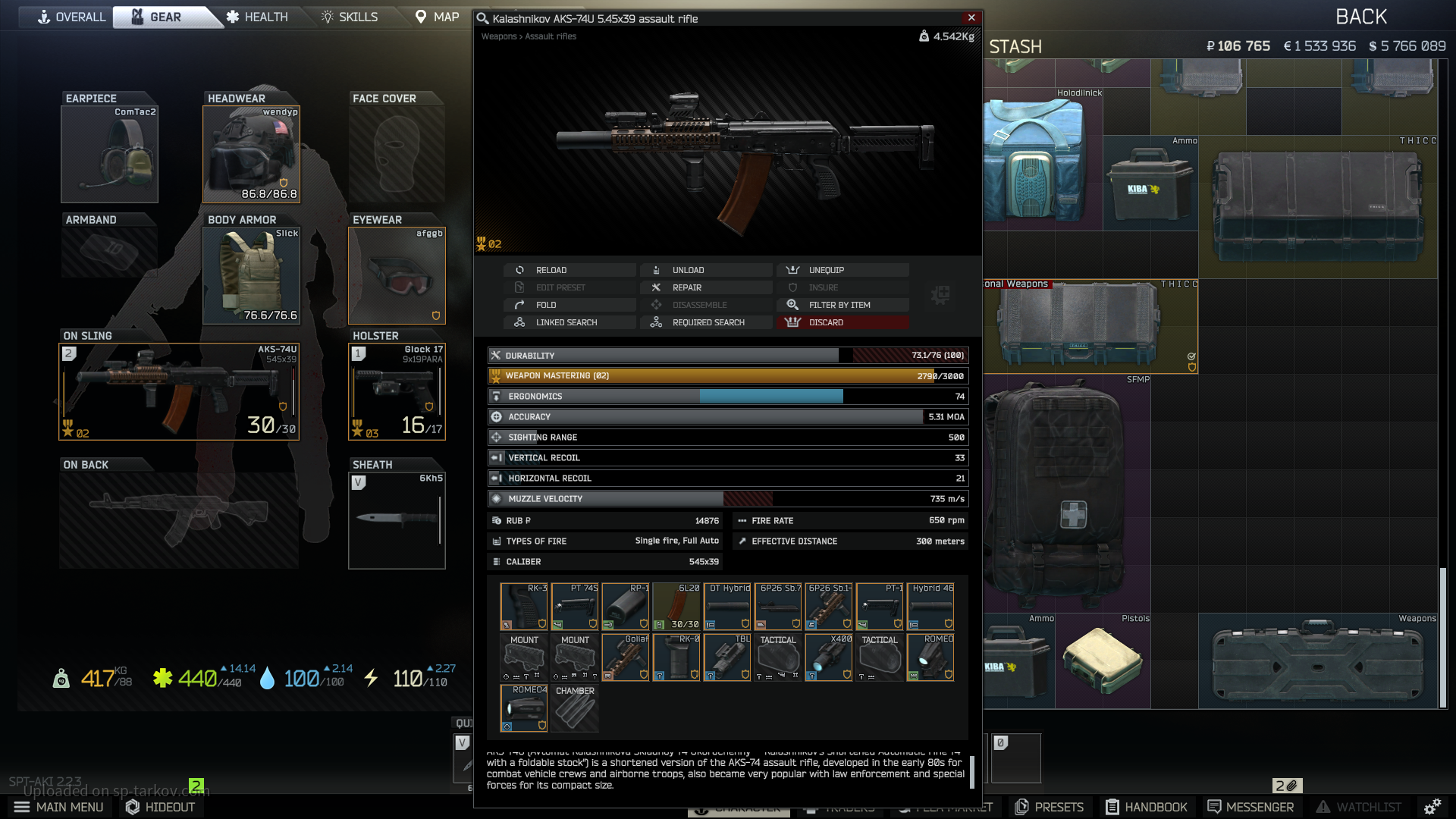Close the AKS-74U inspection window
Screen dimensions: 1456x819
[971, 17]
